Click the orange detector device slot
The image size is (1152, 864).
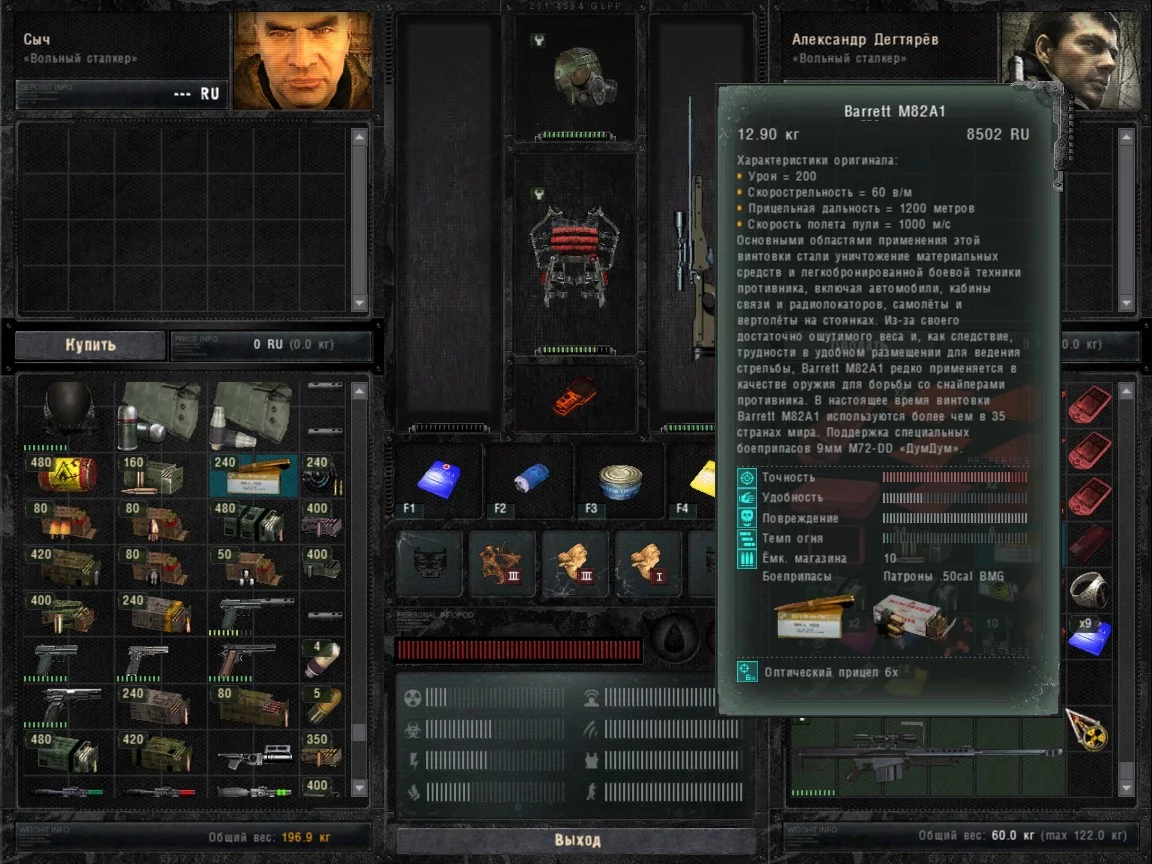(575, 395)
